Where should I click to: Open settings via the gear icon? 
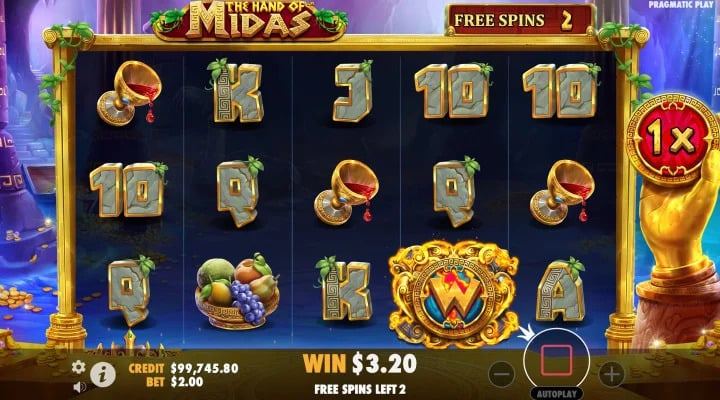click(79, 366)
